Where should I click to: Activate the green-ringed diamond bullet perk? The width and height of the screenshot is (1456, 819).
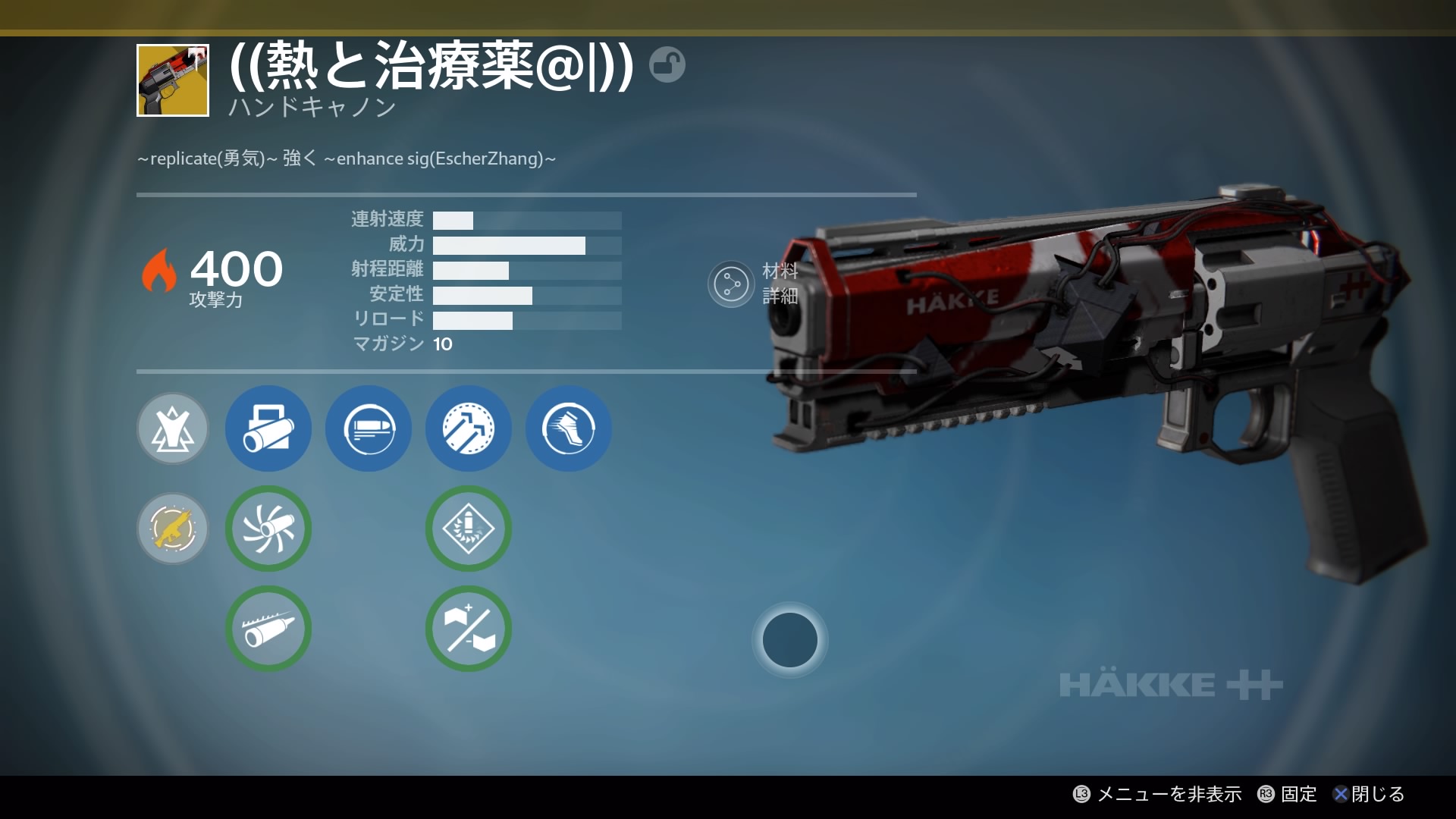pyautogui.click(x=469, y=529)
